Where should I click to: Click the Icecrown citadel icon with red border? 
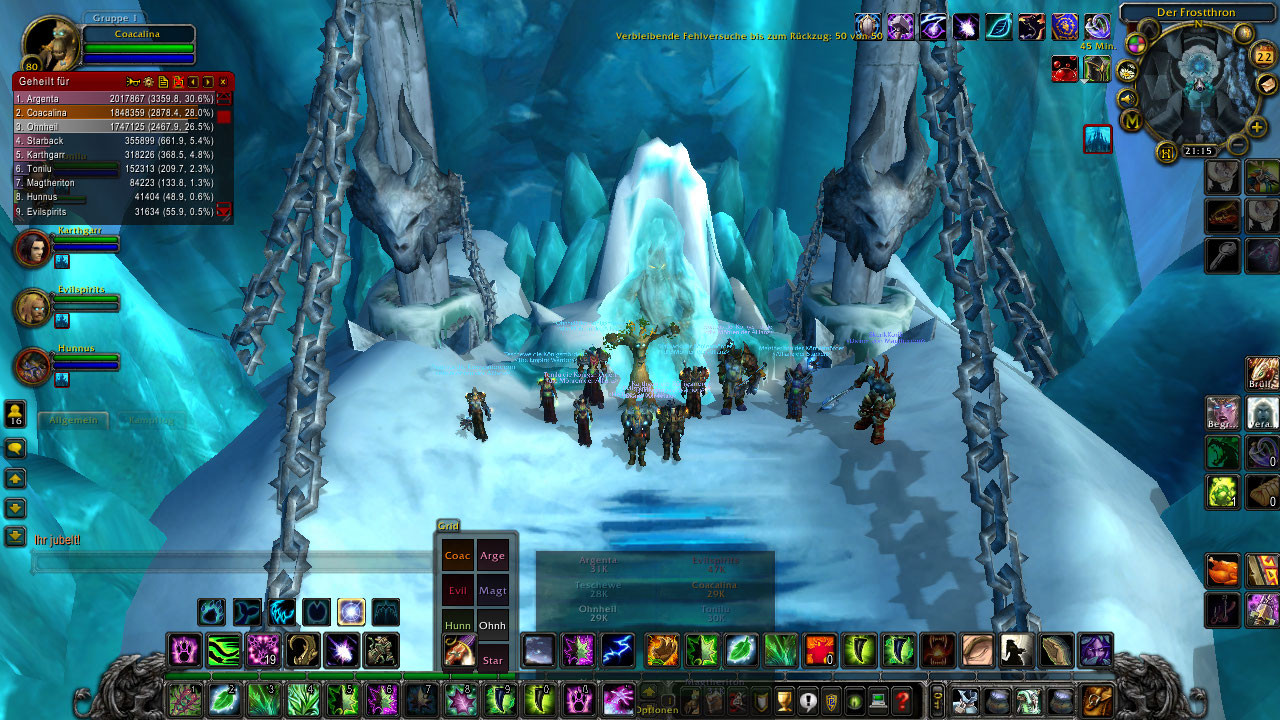[x=1098, y=139]
